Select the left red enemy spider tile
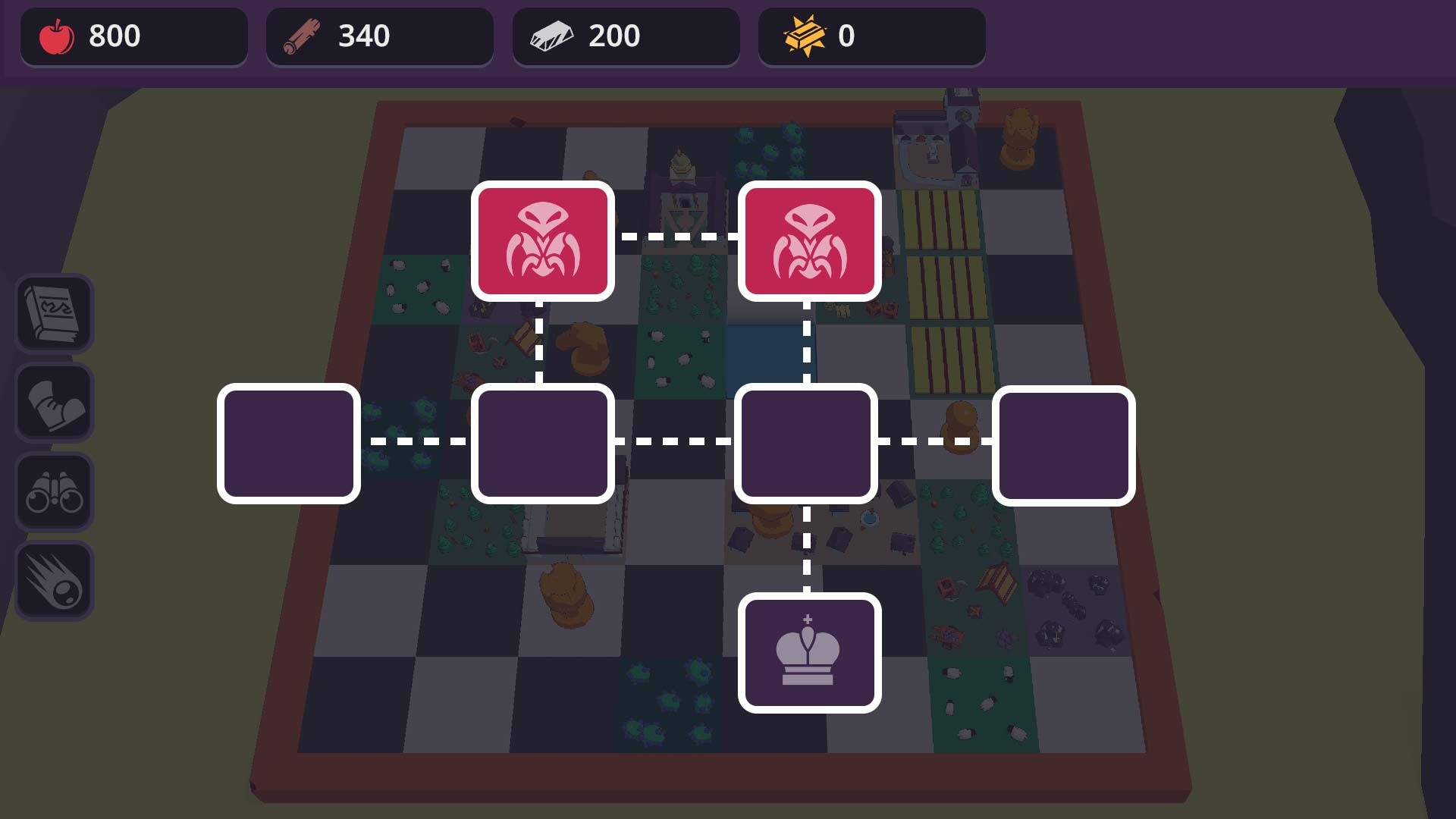 (541, 240)
